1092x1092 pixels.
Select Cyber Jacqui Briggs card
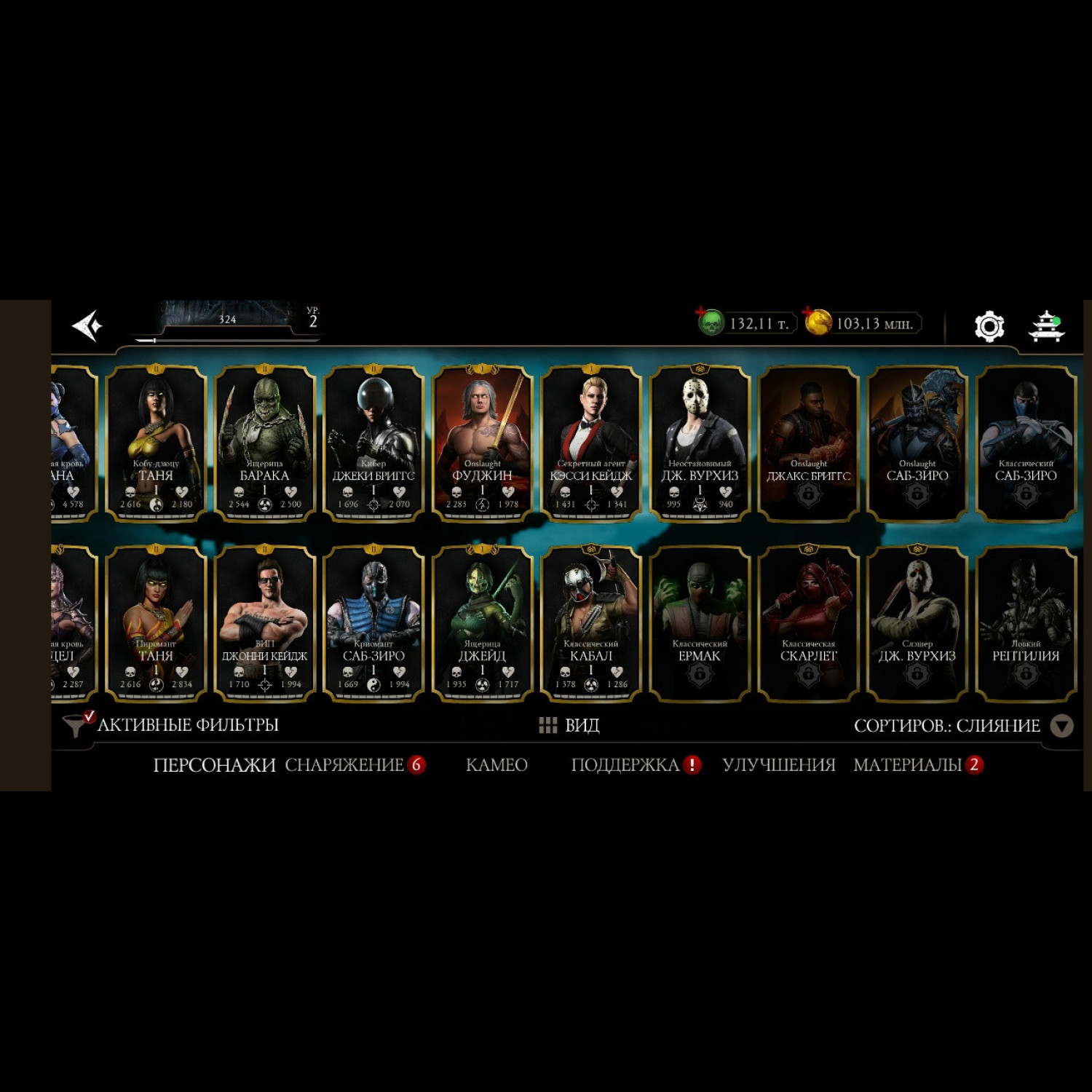[373, 443]
